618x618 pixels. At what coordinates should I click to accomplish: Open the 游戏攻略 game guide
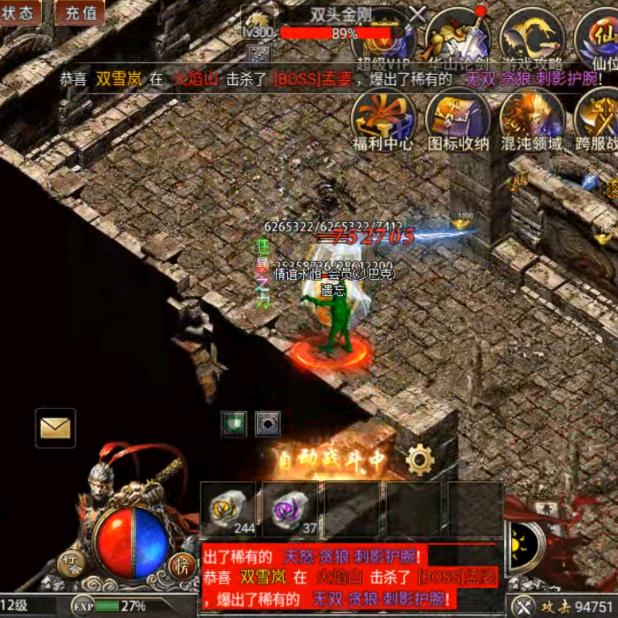coord(531,40)
